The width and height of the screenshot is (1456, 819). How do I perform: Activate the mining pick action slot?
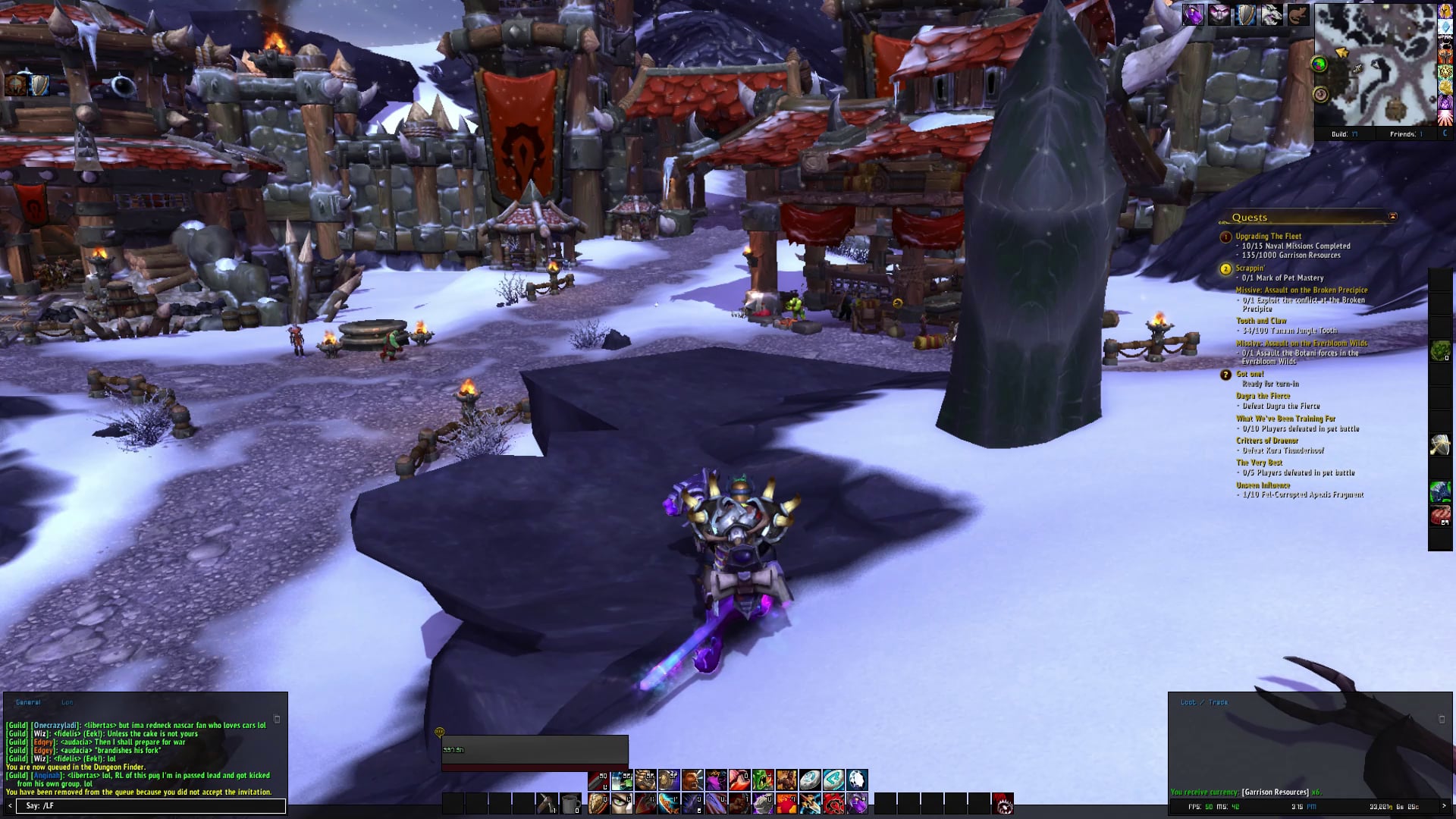547,803
